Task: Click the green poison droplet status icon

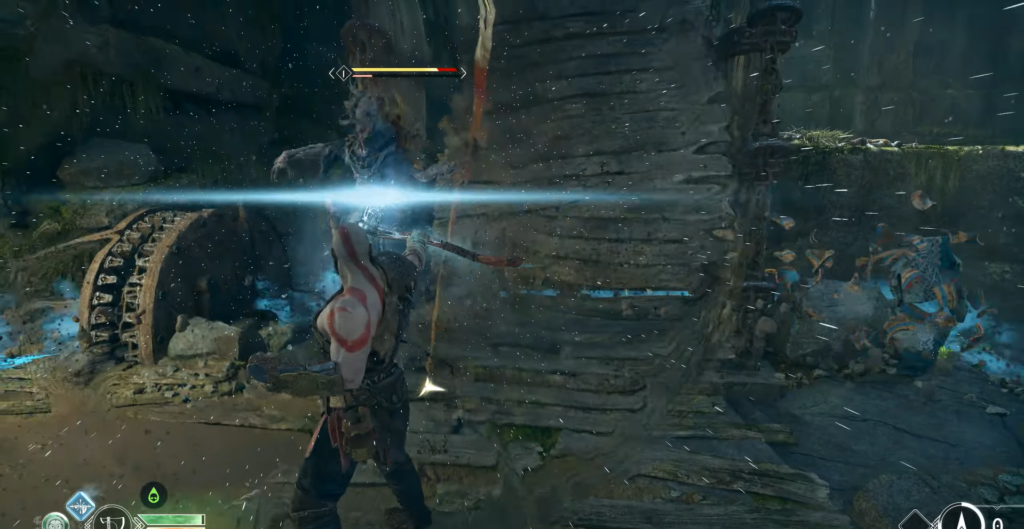Action: pyautogui.click(x=153, y=494)
